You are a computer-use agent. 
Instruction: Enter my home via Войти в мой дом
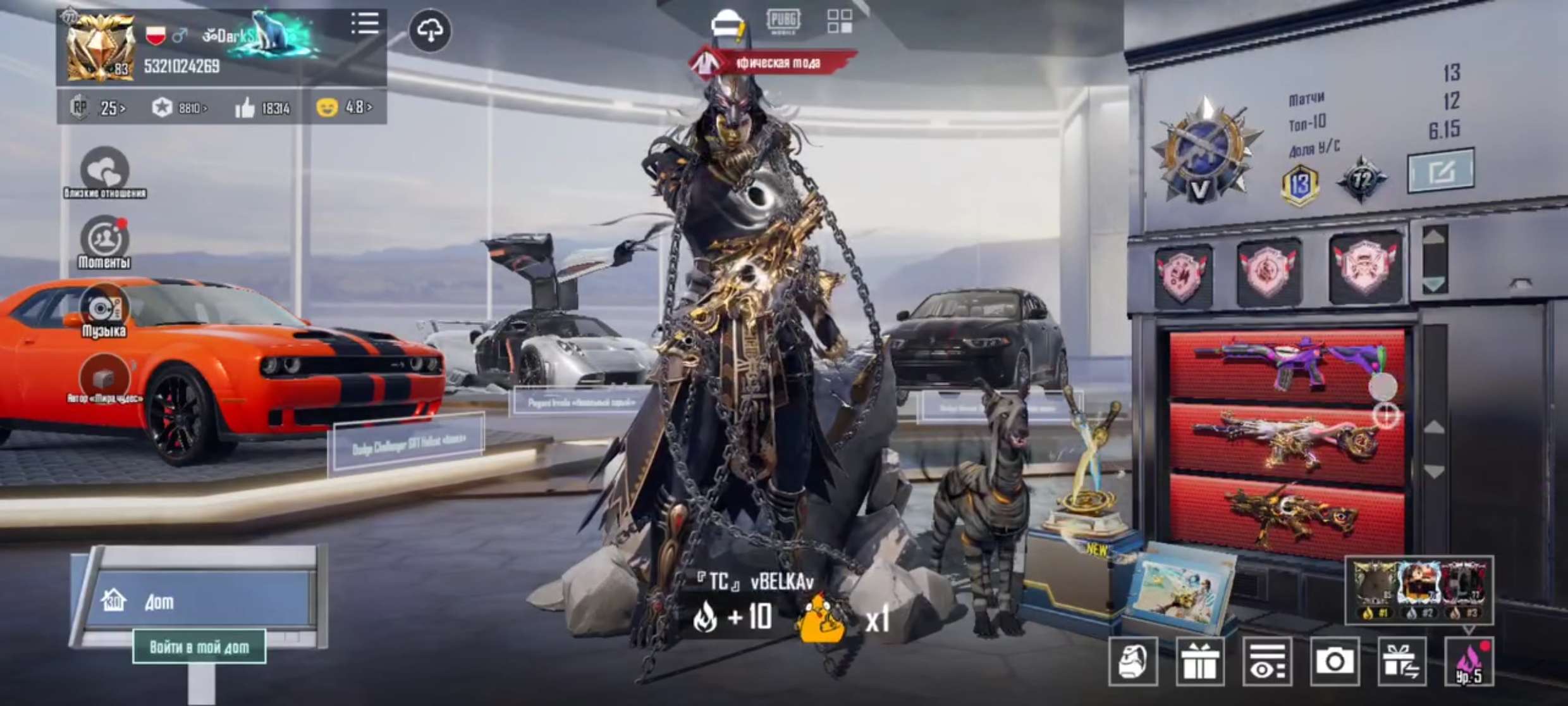pos(199,647)
